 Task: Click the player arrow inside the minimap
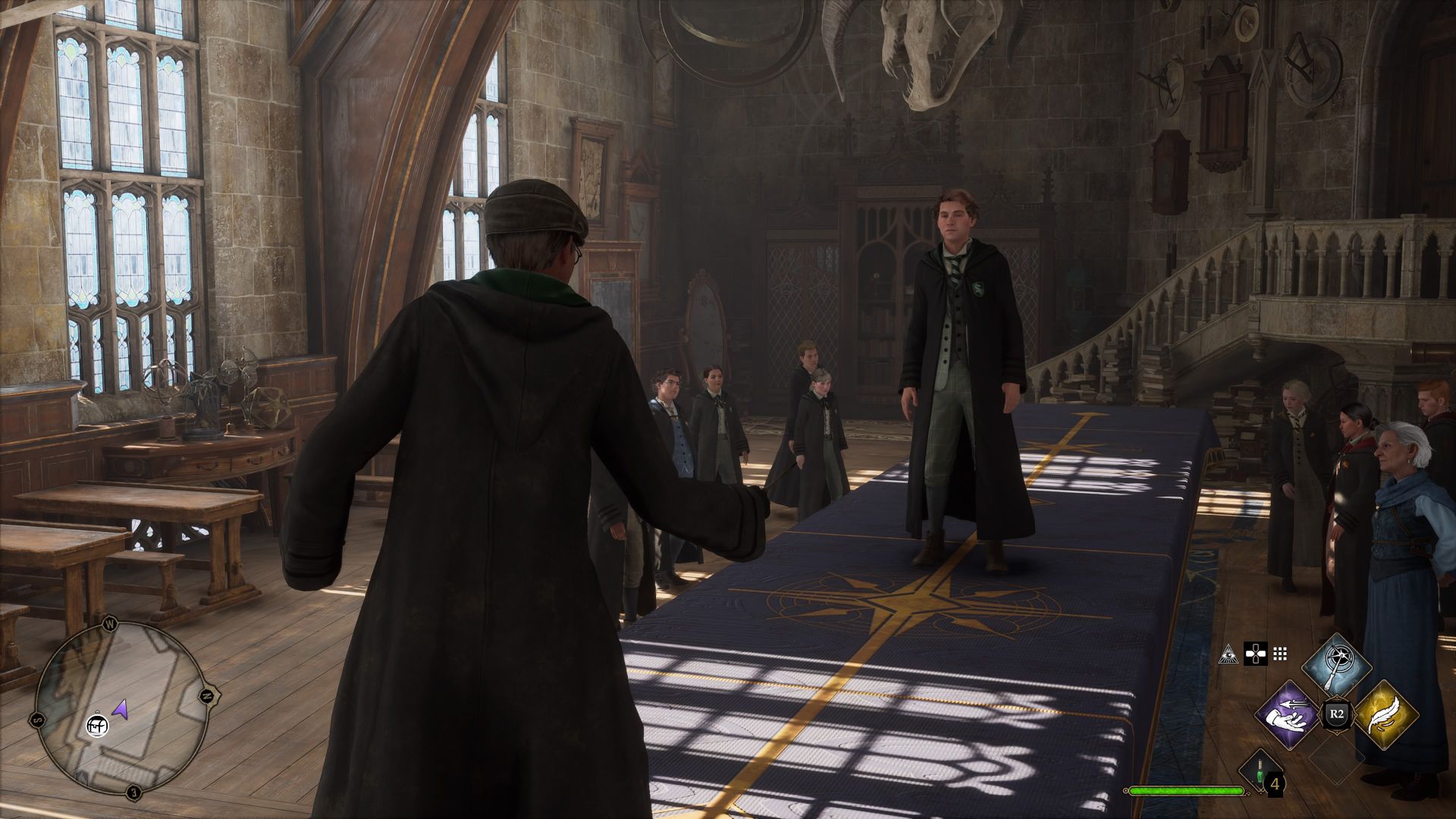point(121,708)
